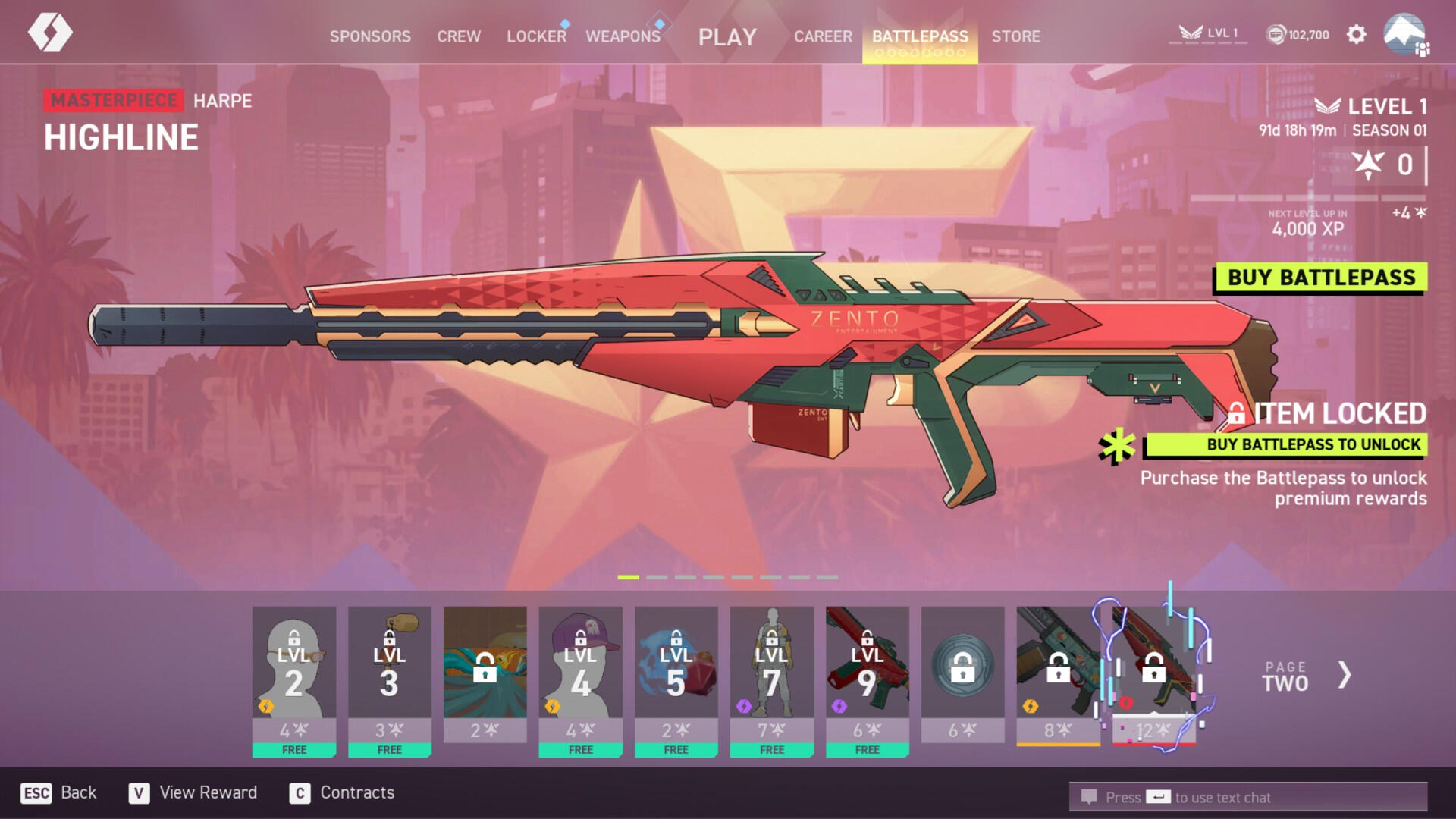The image size is (1456, 819).
Task: Select the Play tab
Action: (x=727, y=36)
